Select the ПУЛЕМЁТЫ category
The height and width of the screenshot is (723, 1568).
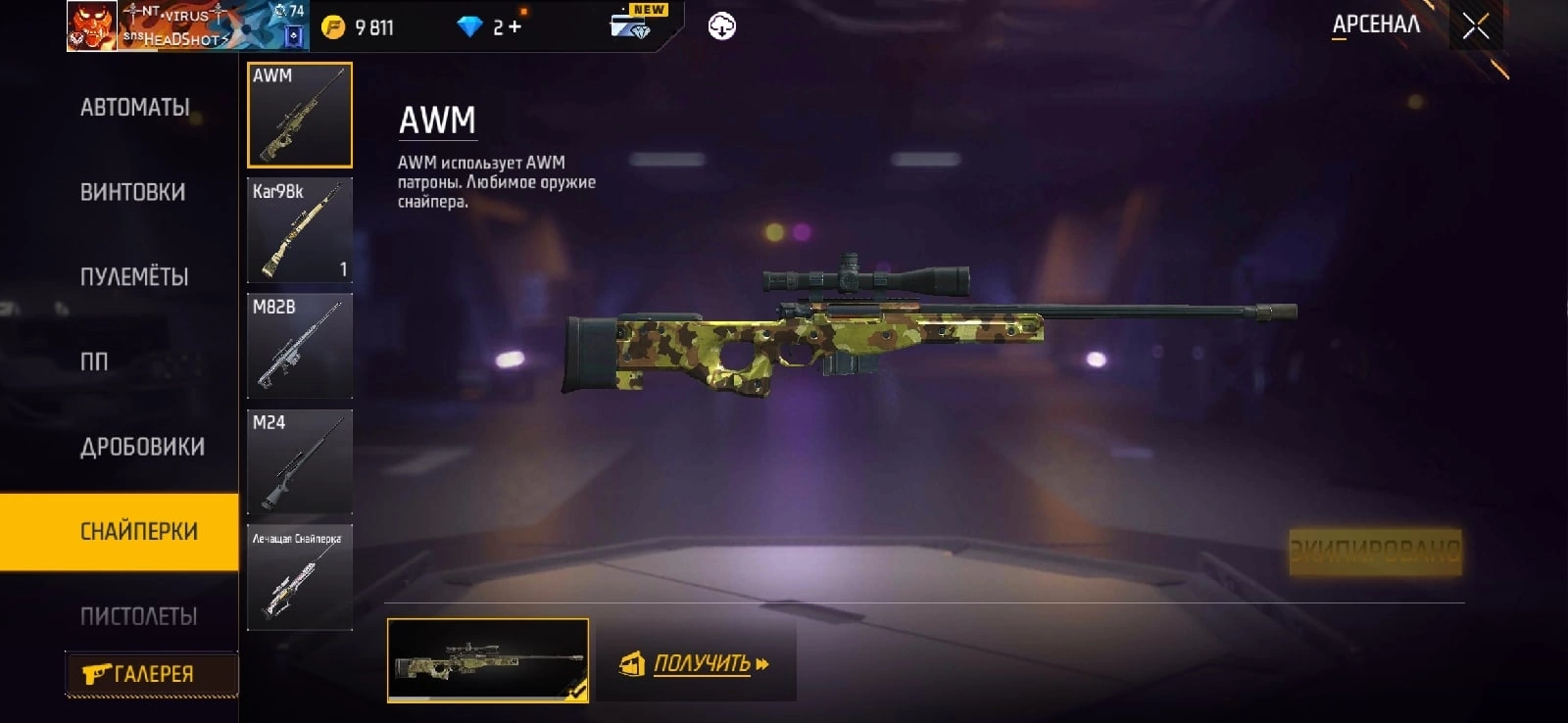pyautogui.click(x=134, y=277)
